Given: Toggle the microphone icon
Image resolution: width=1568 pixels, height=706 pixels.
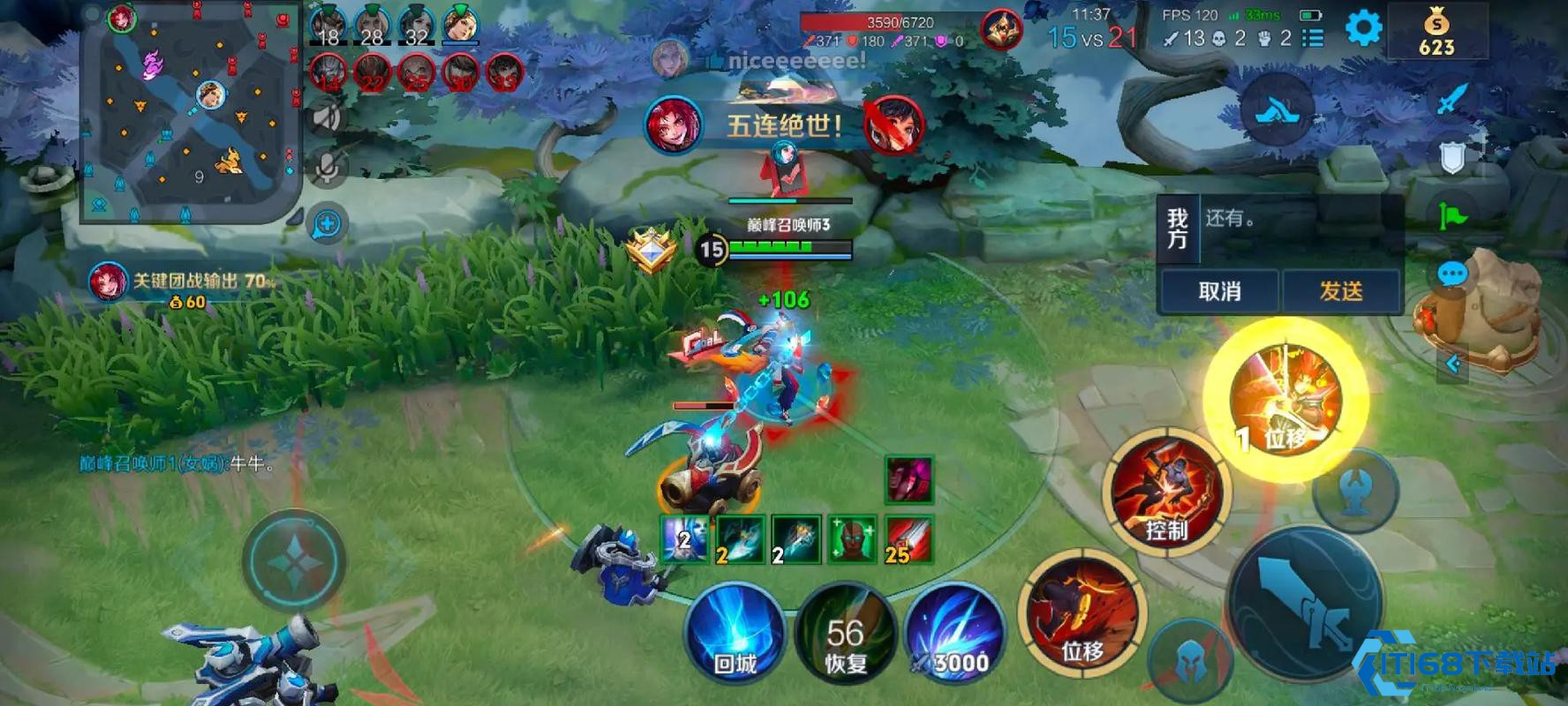Looking at the screenshot, I should click(x=327, y=168).
